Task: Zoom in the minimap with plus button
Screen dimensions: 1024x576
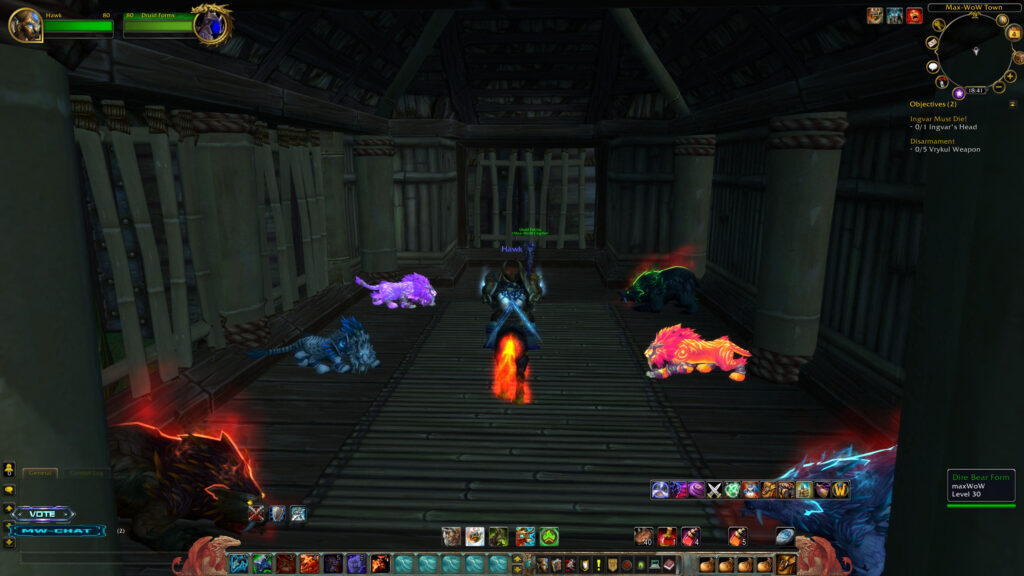Action: [x=1006, y=73]
